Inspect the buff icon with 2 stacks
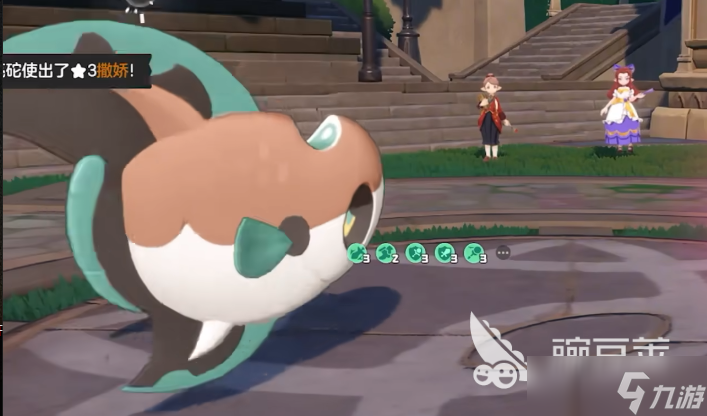Image resolution: width=707 pixels, height=416 pixels. coord(386,252)
